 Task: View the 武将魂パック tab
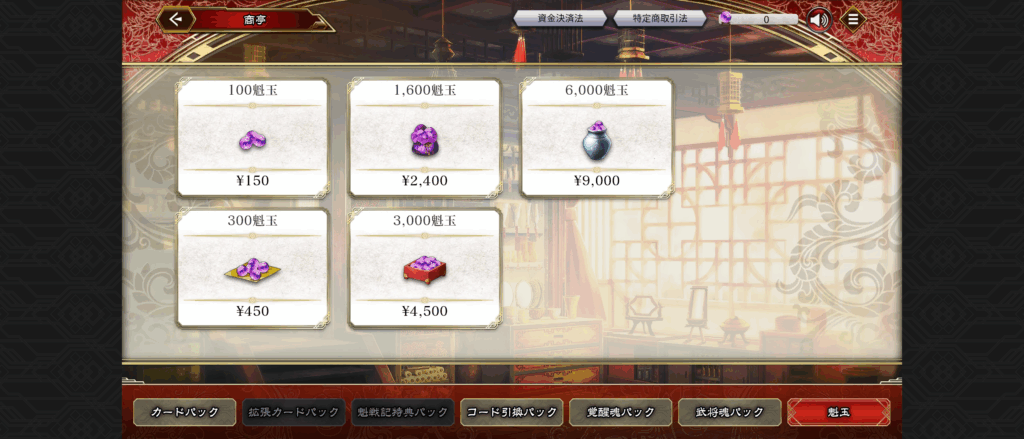(730, 412)
